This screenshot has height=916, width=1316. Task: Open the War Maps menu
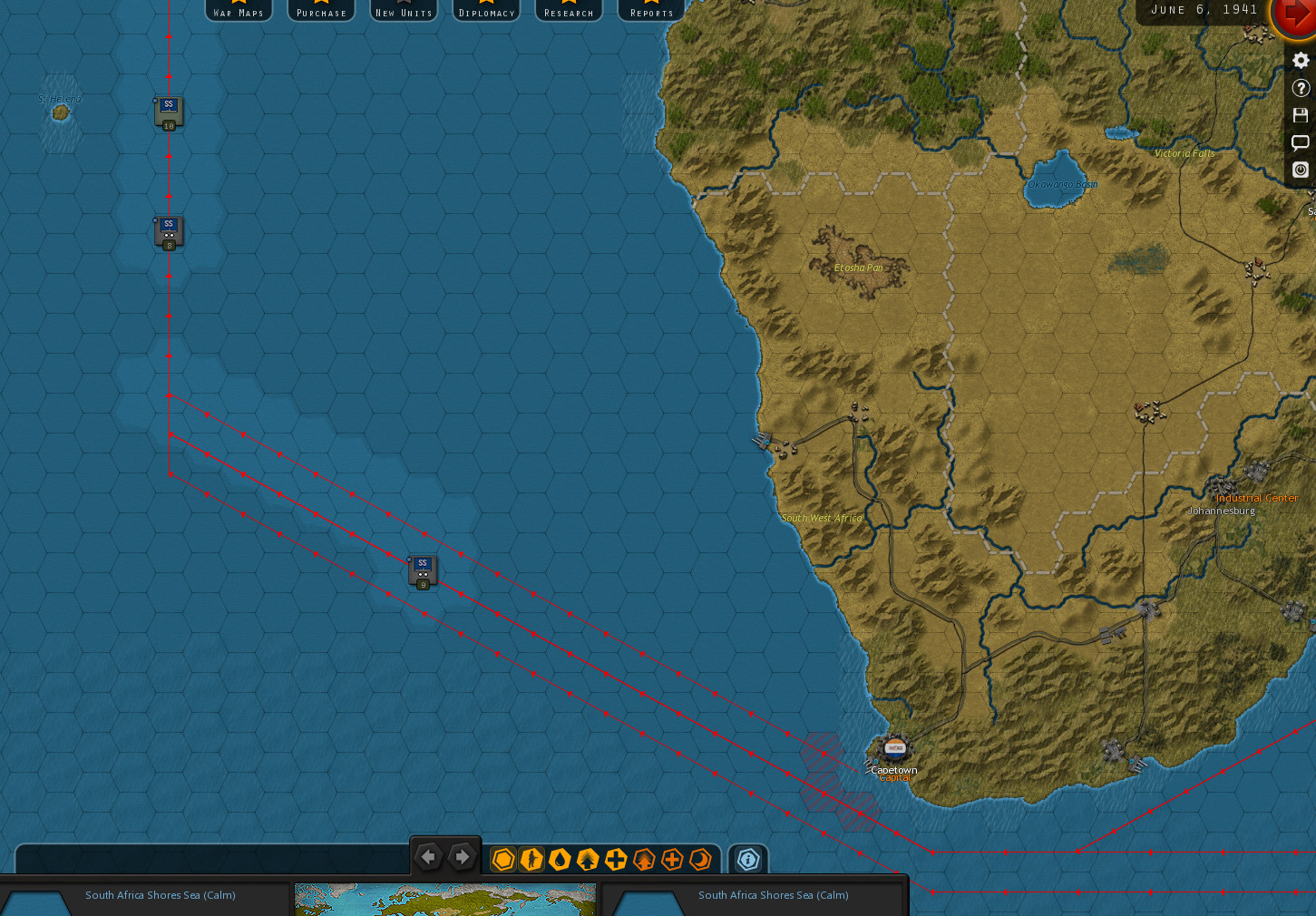pyautogui.click(x=239, y=11)
